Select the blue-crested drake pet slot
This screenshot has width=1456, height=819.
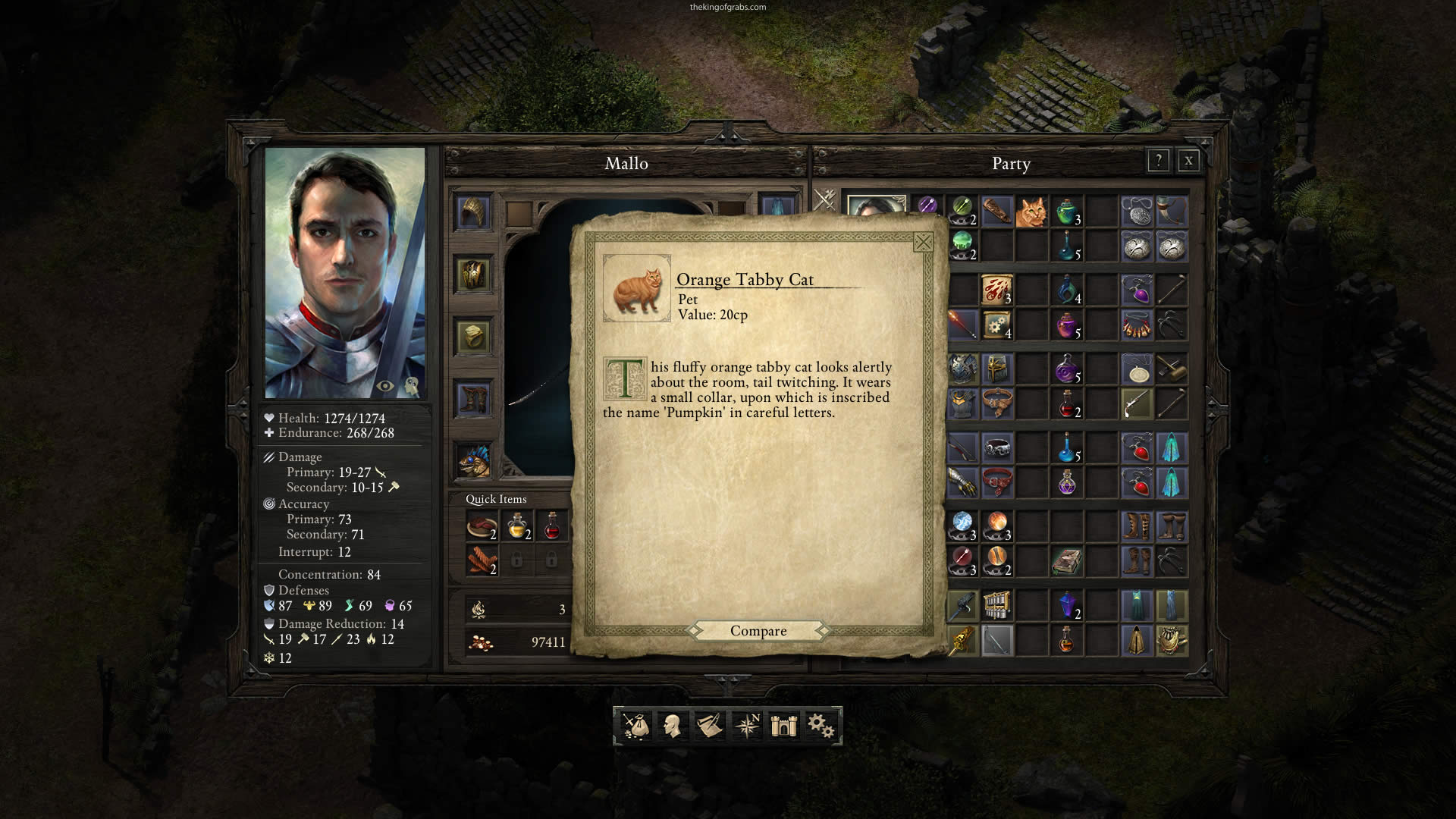473,460
